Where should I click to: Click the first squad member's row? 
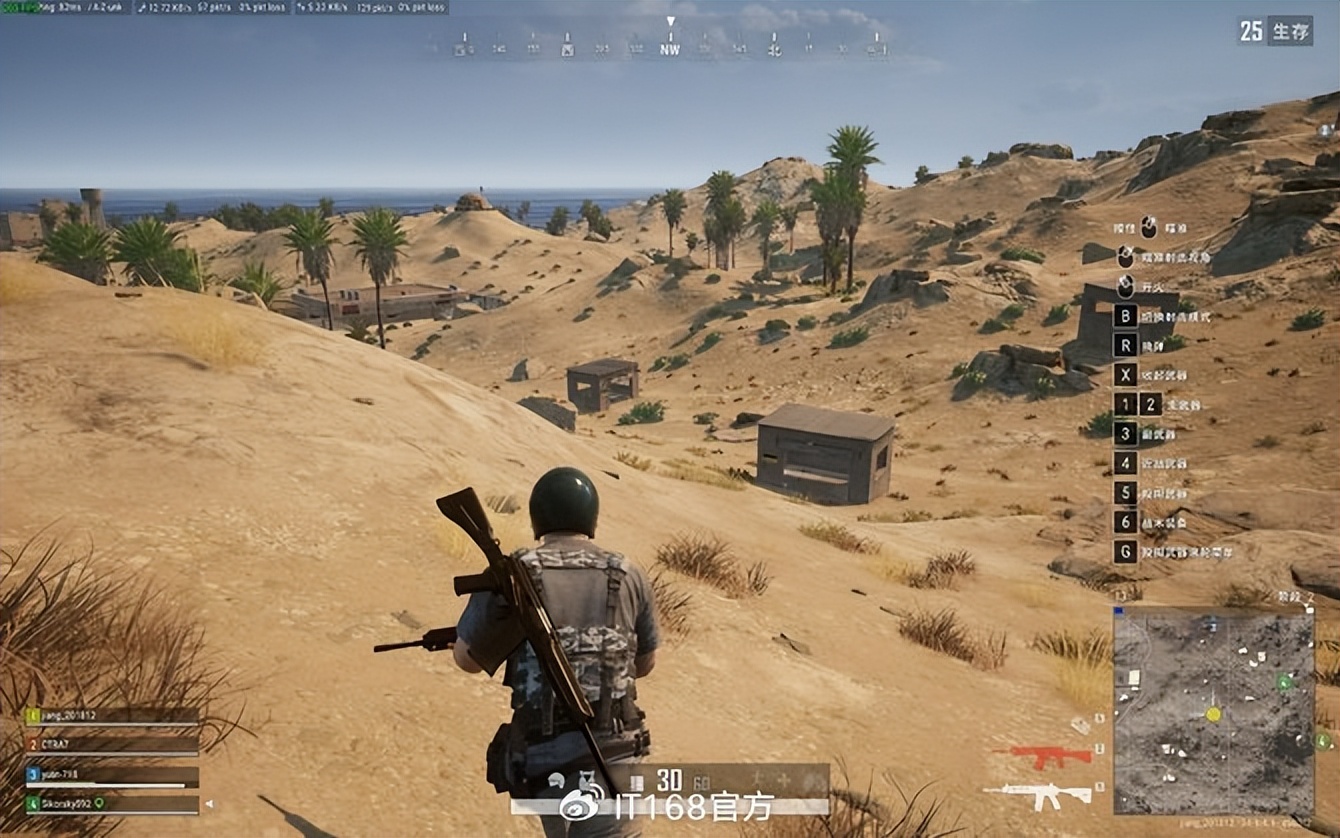point(111,716)
